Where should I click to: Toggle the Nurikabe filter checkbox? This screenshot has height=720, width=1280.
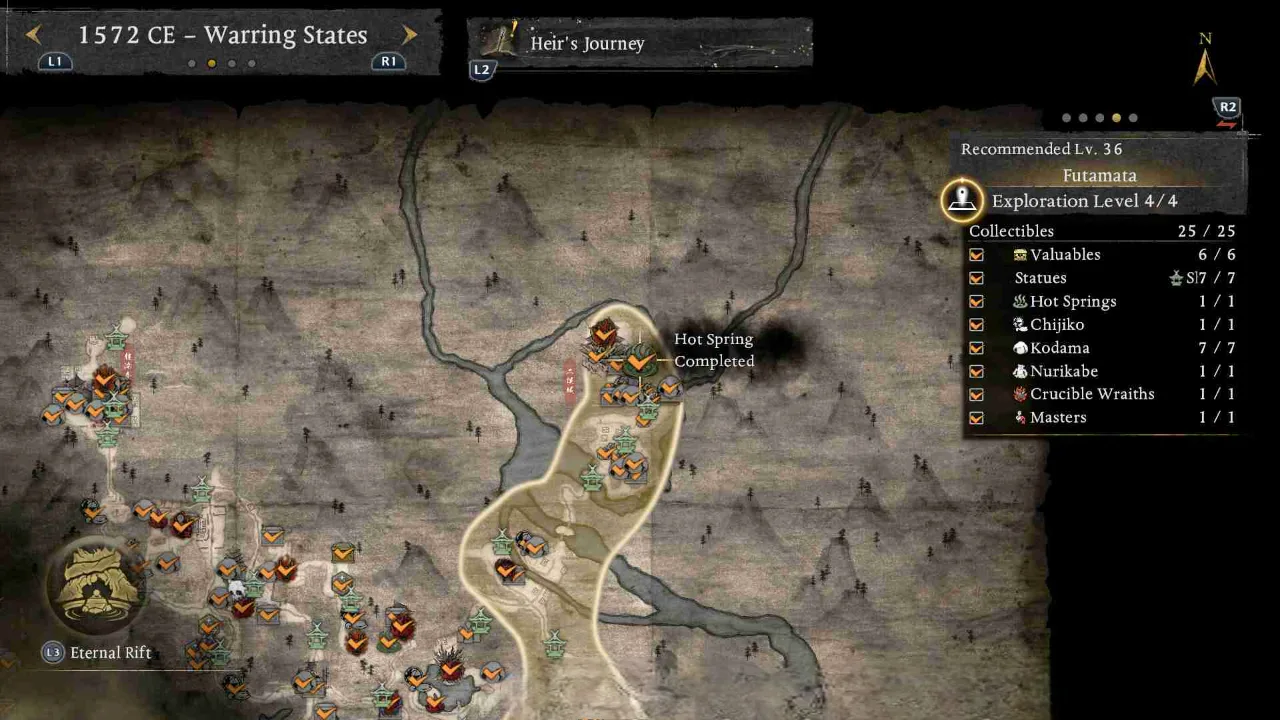(x=977, y=371)
